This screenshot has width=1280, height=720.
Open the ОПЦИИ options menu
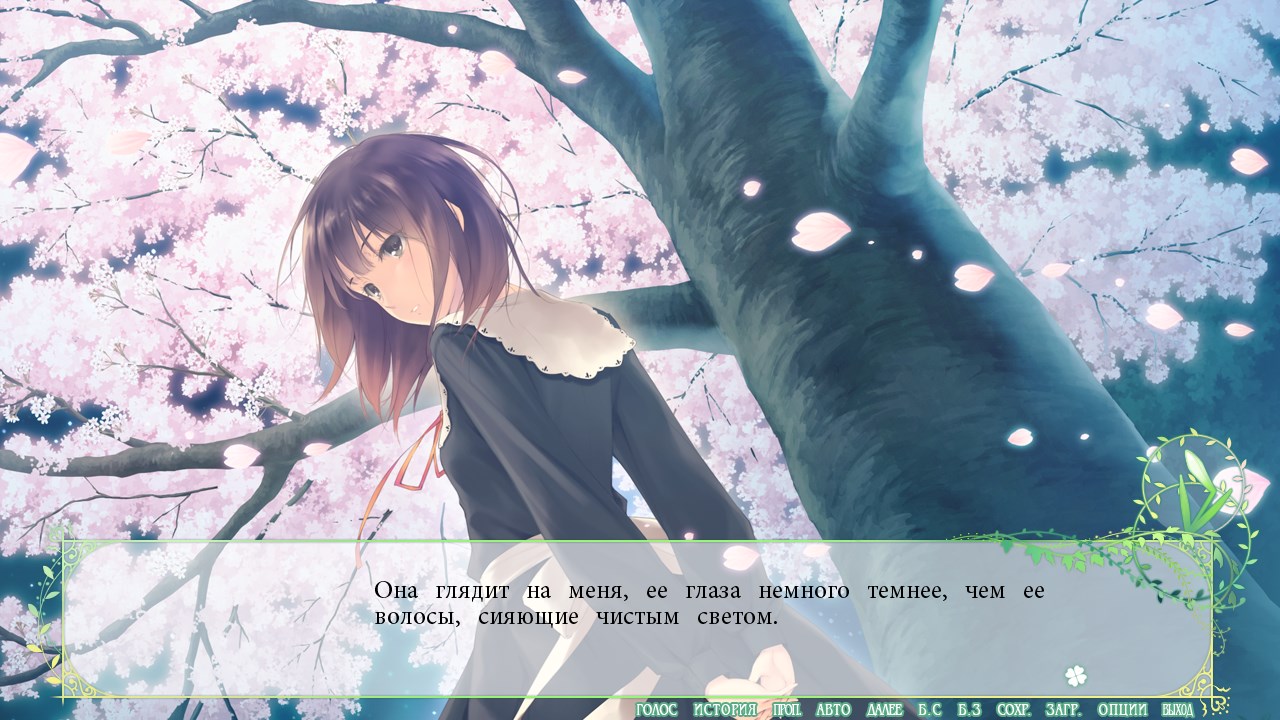click(x=1120, y=710)
